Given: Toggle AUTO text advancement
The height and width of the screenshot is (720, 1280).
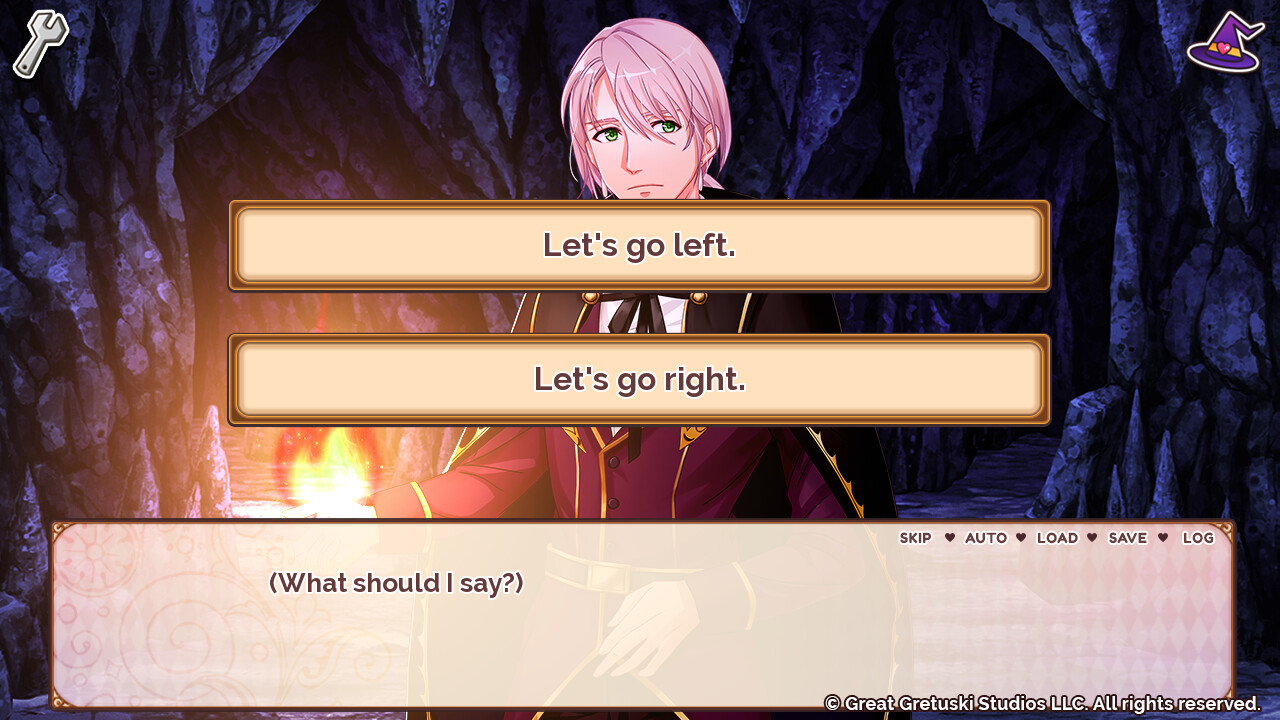Looking at the screenshot, I should 986,538.
